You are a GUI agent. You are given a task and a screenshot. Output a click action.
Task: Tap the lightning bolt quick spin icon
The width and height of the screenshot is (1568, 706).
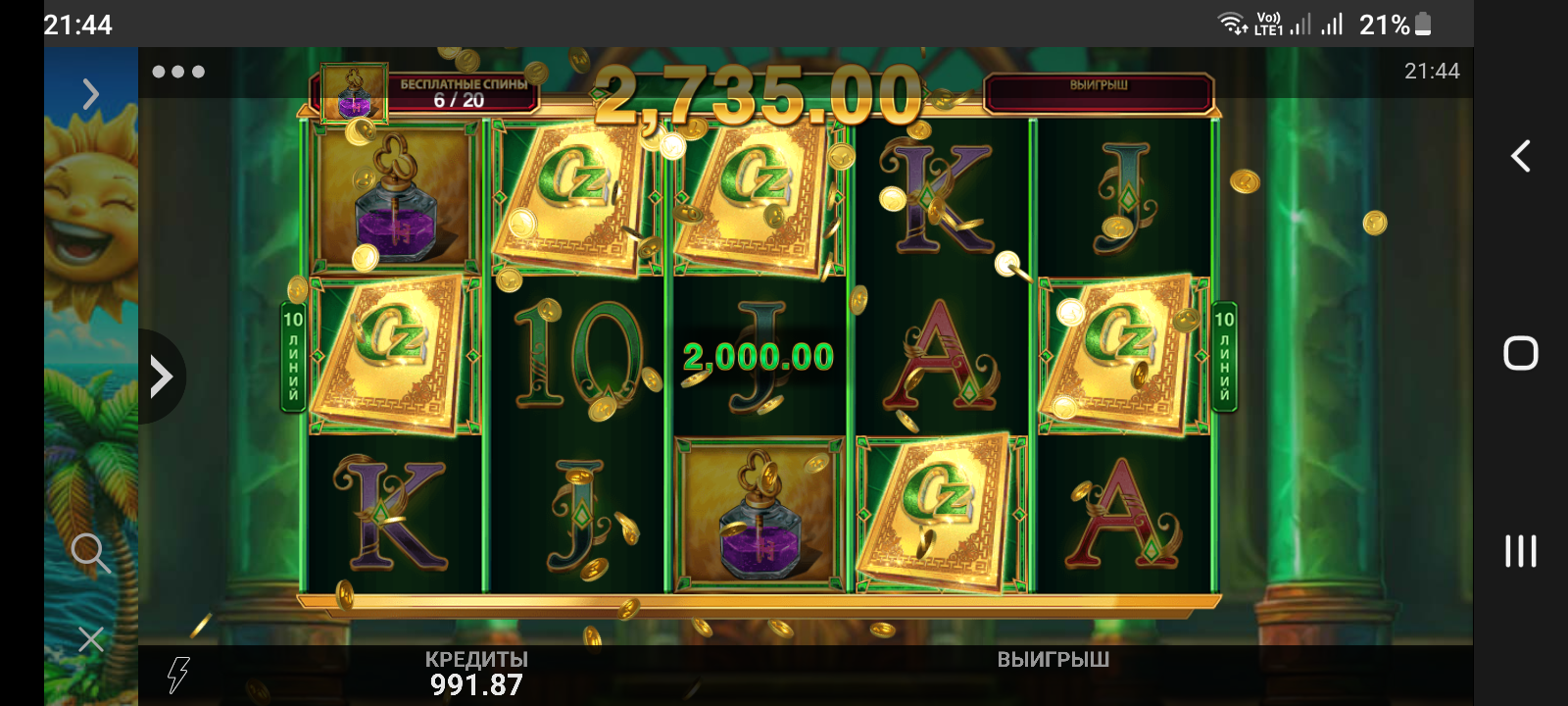177,675
